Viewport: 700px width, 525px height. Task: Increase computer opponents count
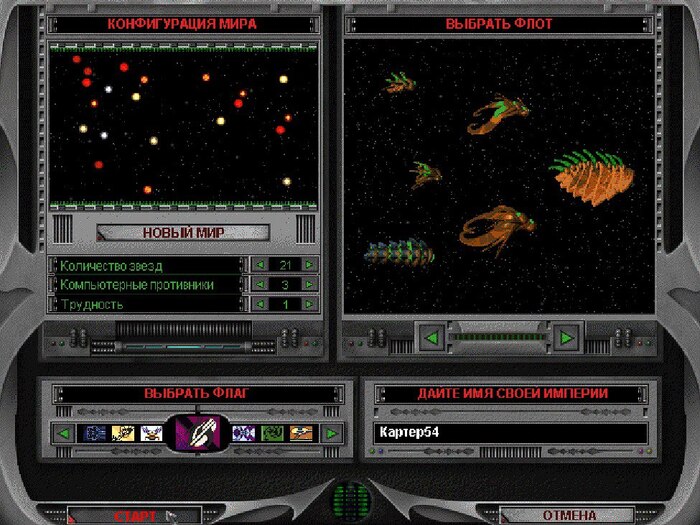pyautogui.click(x=310, y=285)
